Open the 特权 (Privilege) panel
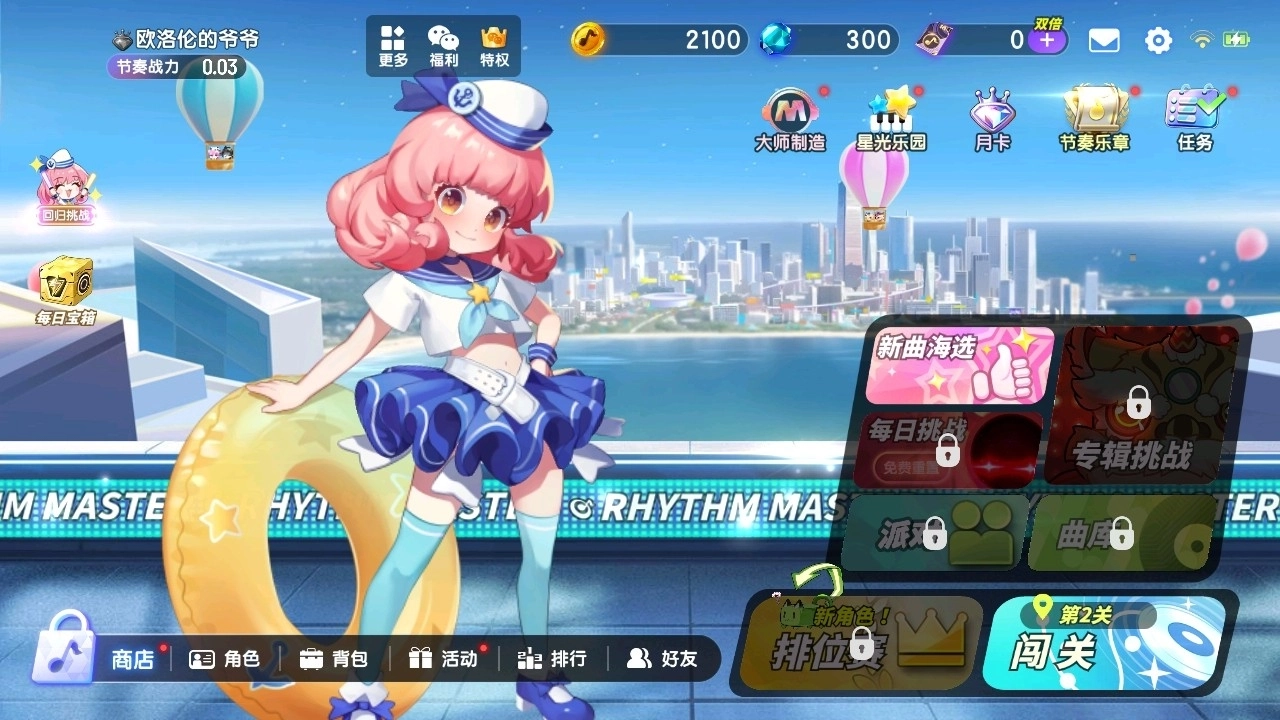Image resolution: width=1280 pixels, height=720 pixels. click(x=492, y=44)
